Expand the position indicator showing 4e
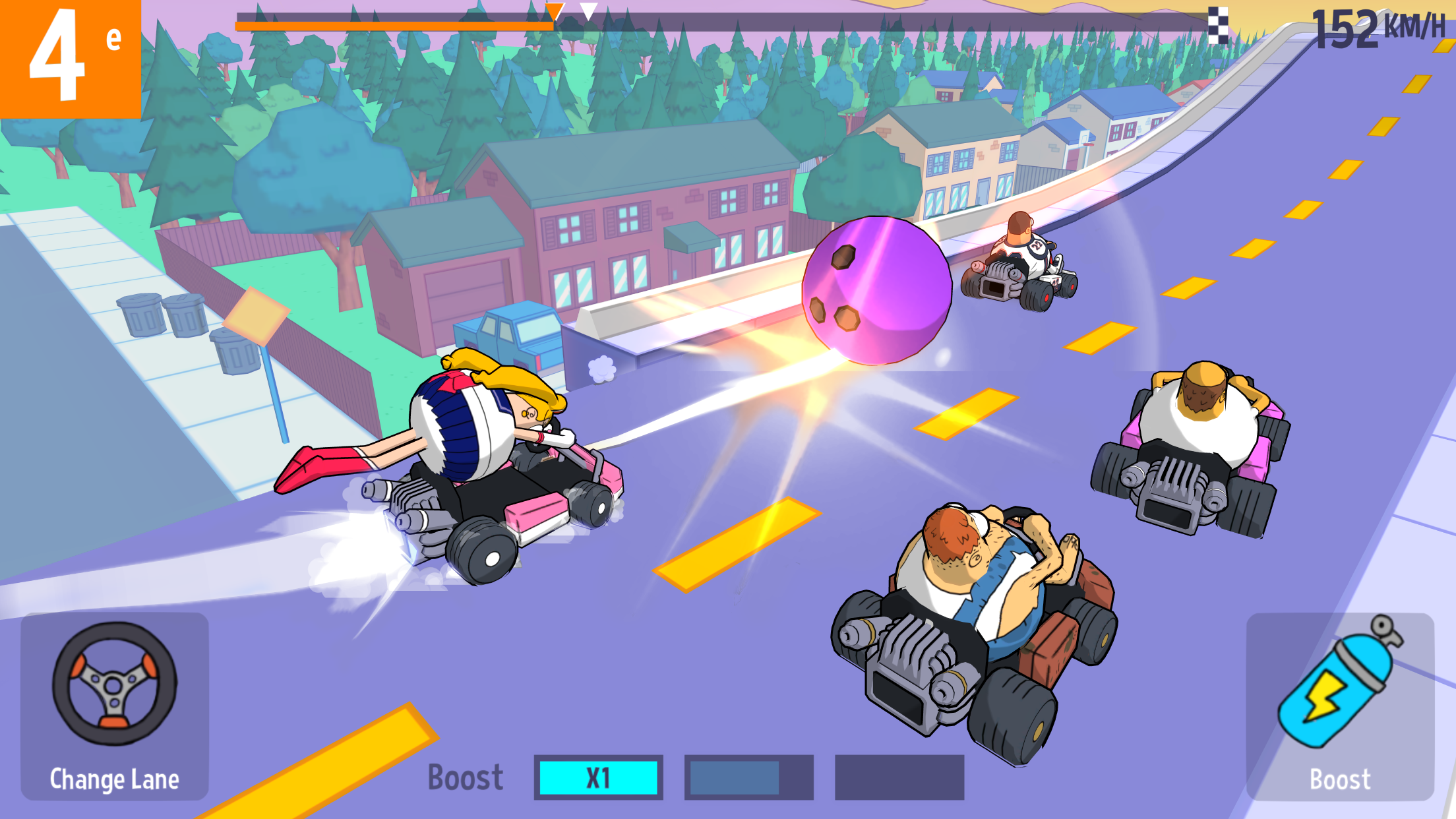Screen dimensions: 1456x819 click(71, 59)
